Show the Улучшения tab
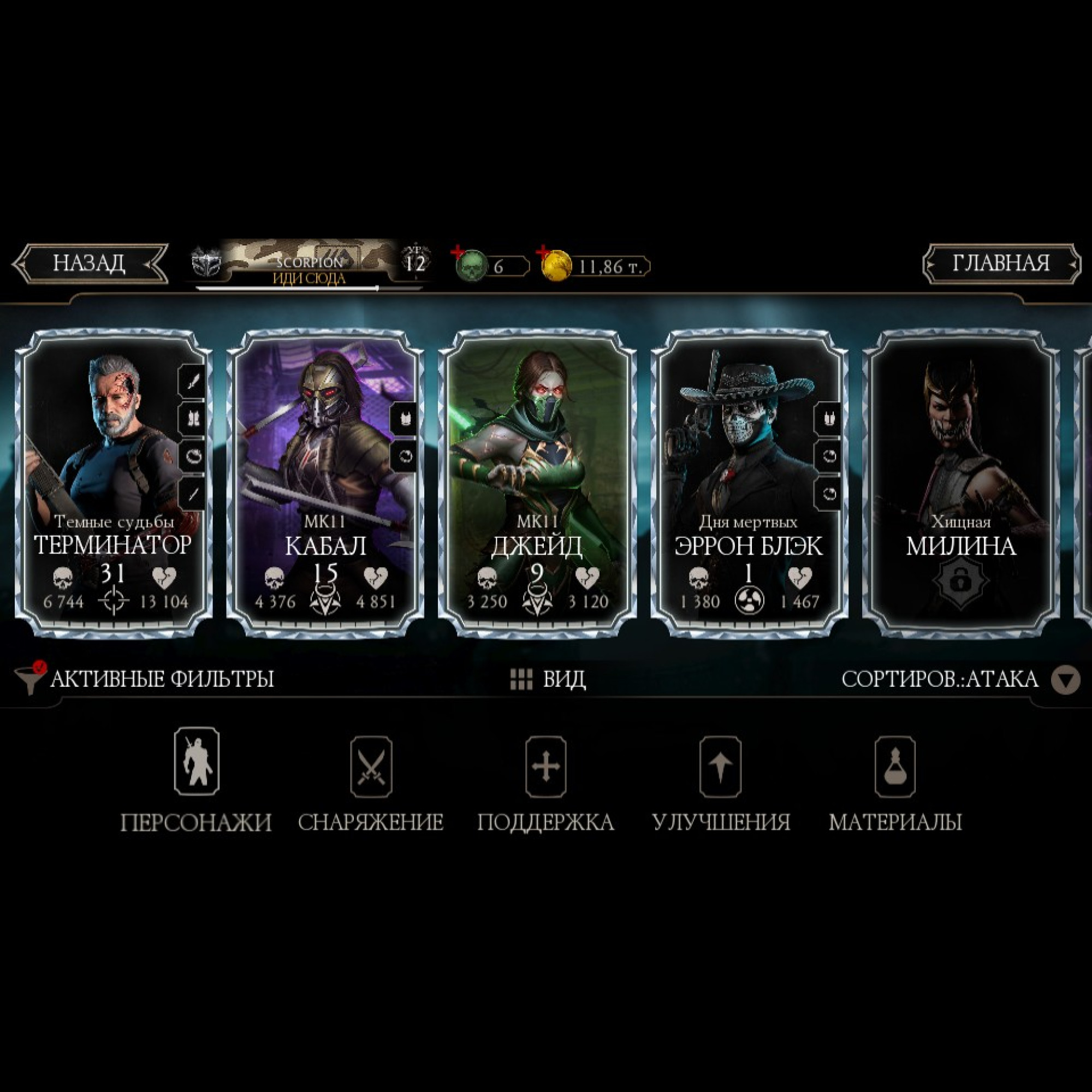This screenshot has height=1092, width=1092. (721, 781)
